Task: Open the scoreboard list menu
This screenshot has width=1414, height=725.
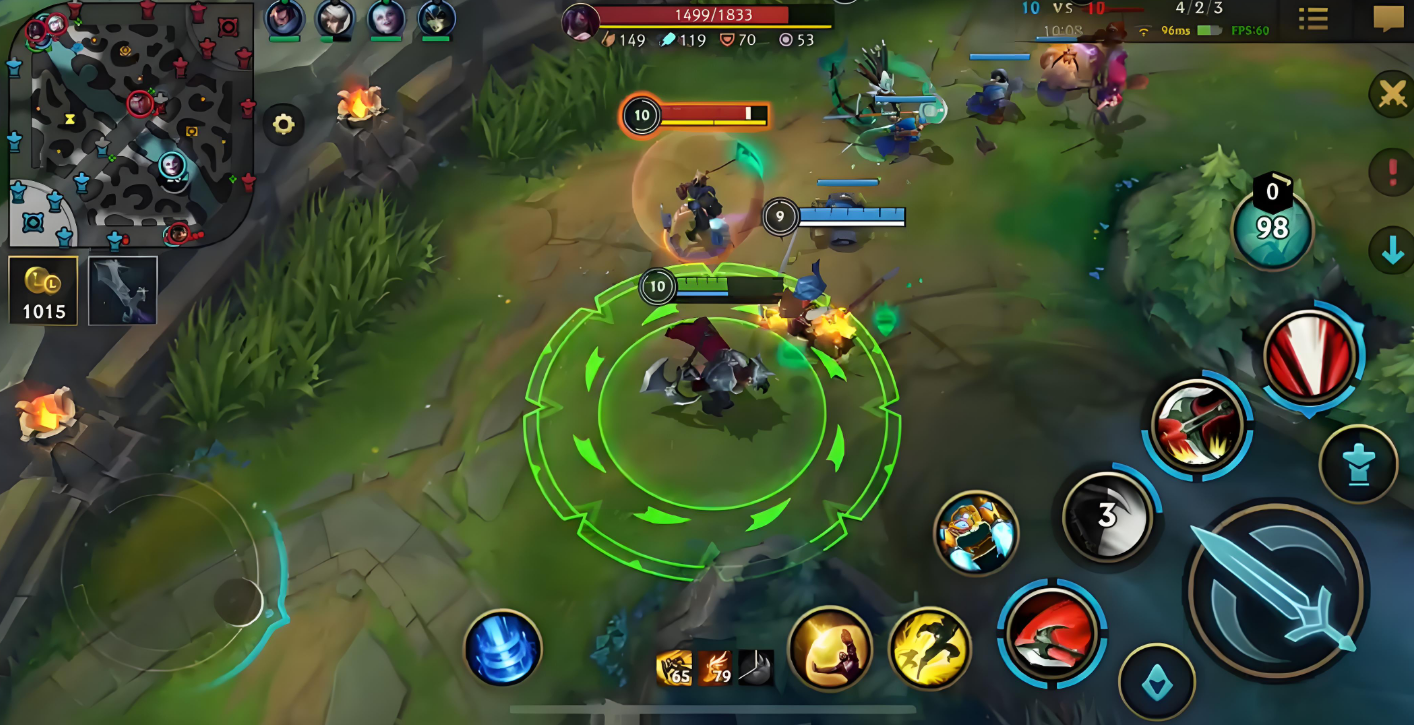Action: click(x=1313, y=19)
